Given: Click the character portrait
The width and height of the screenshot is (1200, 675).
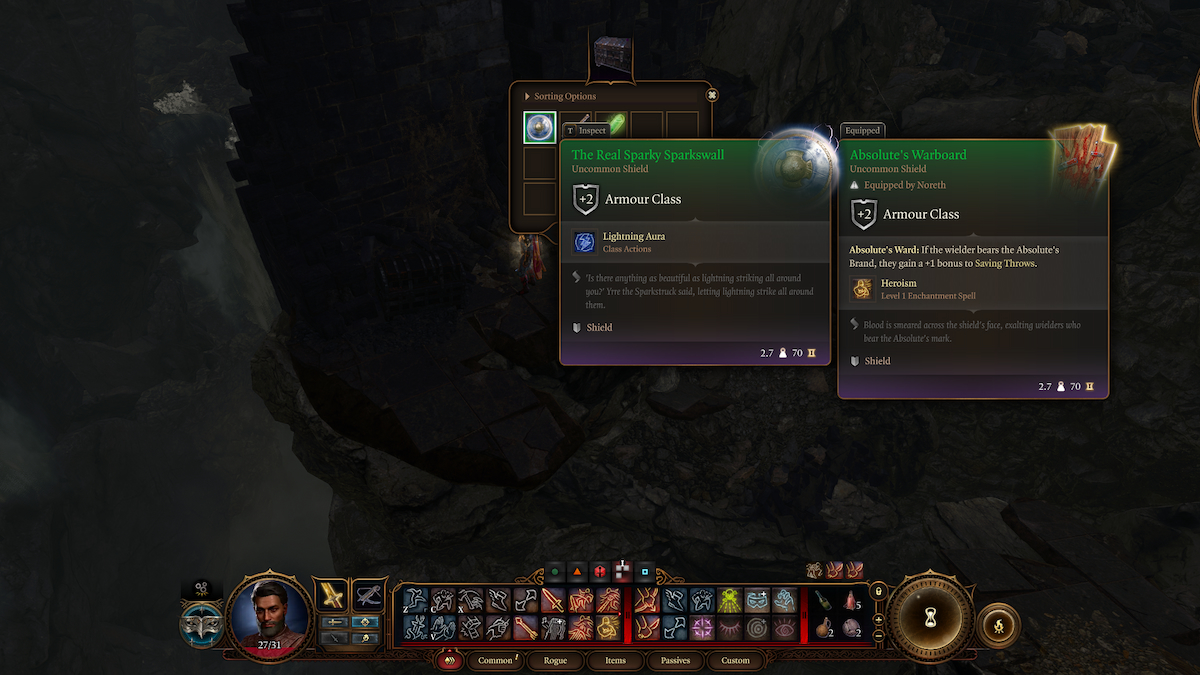Looking at the screenshot, I should pos(267,616).
